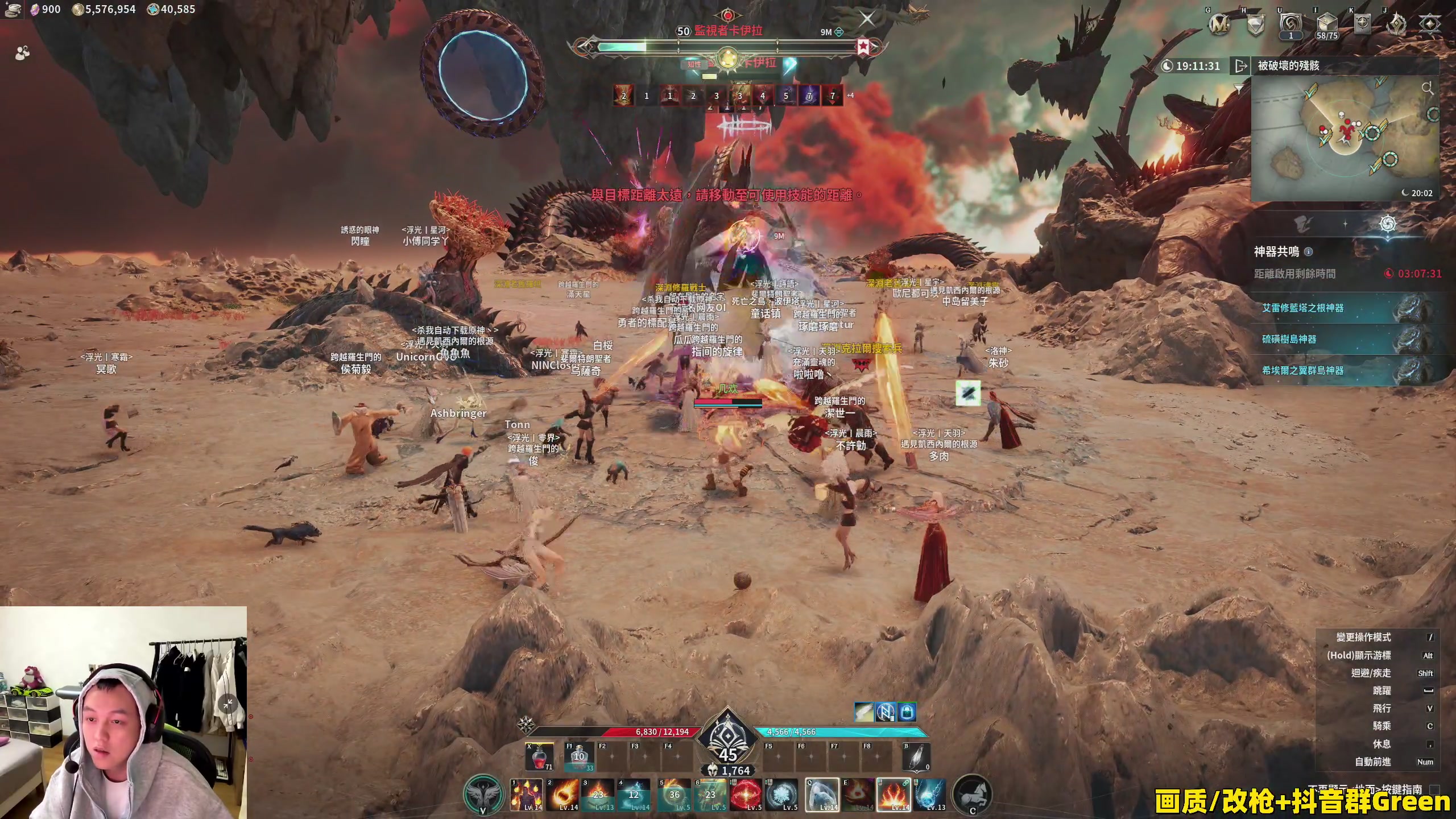Click the blue padlock buff icon

(907, 712)
